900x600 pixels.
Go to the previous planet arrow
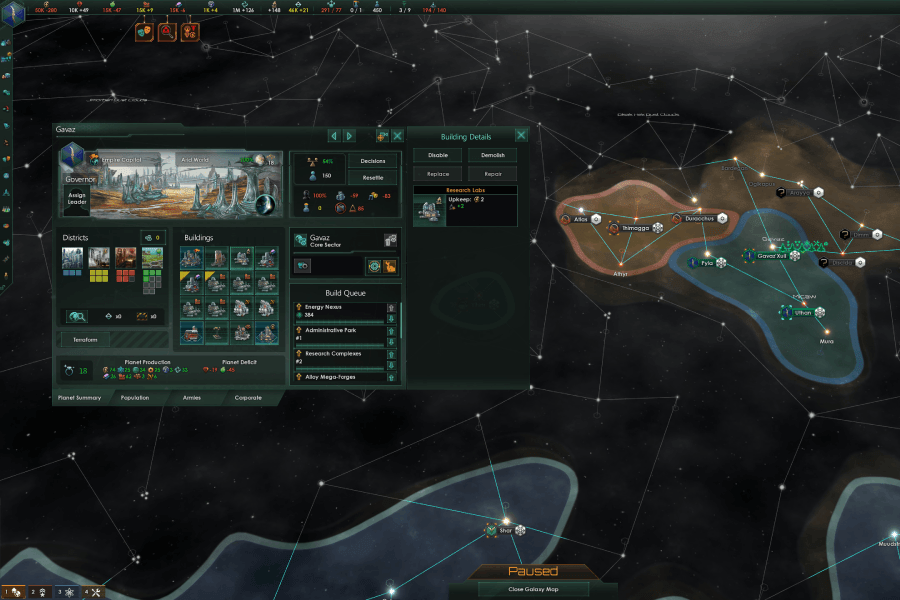click(x=334, y=135)
